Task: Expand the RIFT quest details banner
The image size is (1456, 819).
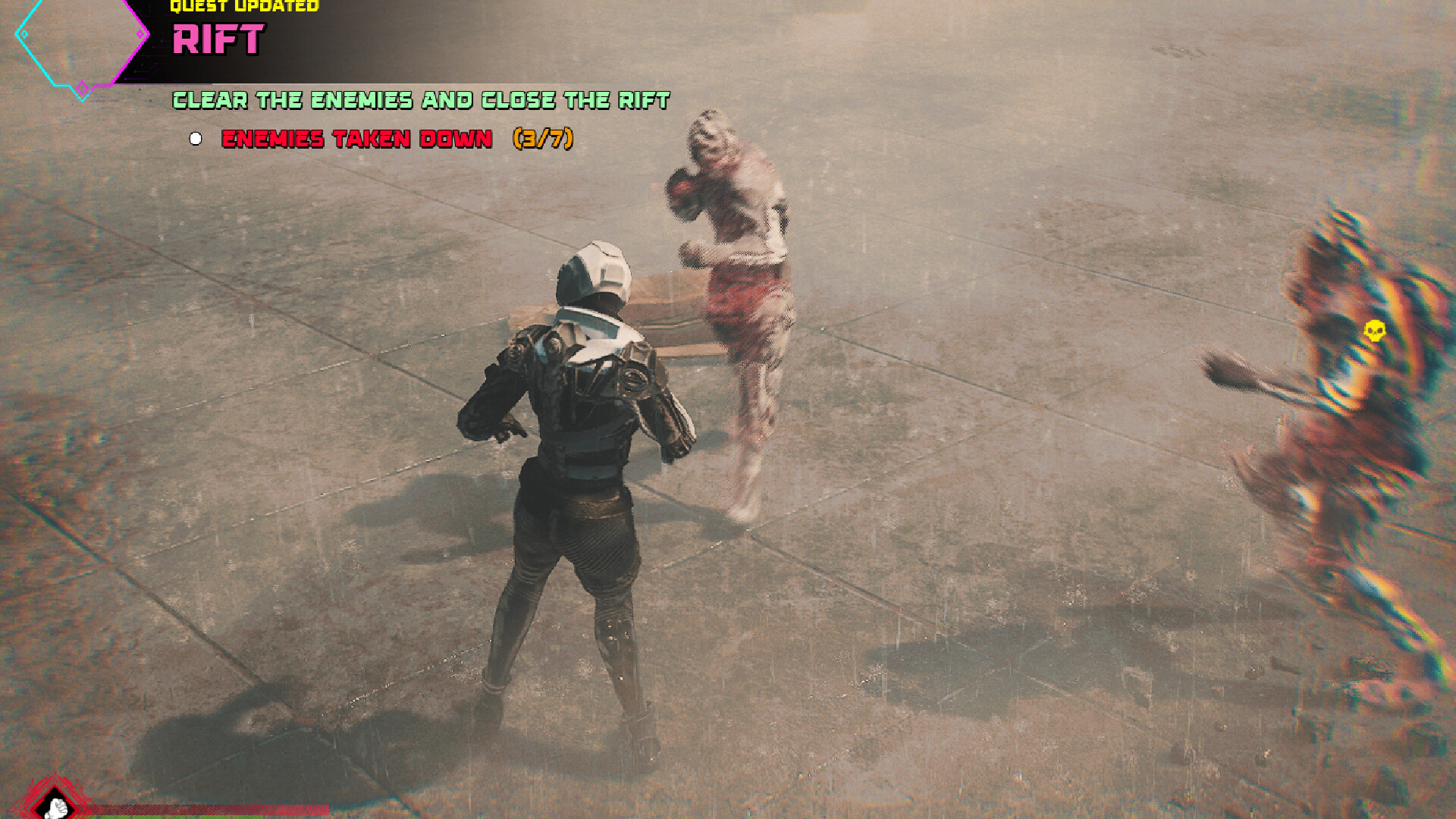Action: click(x=220, y=39)
